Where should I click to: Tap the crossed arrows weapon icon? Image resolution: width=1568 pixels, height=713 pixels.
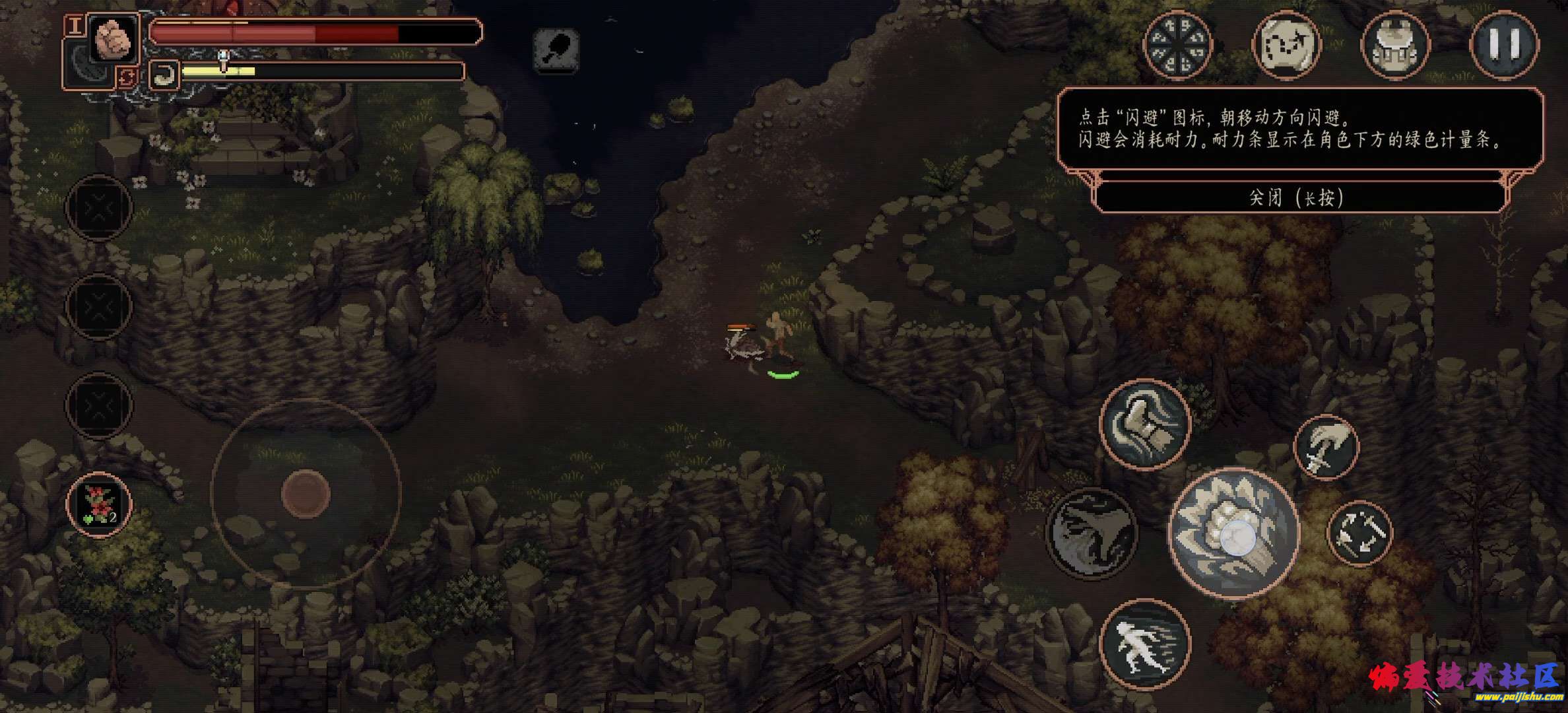(x=1359, y=533)
